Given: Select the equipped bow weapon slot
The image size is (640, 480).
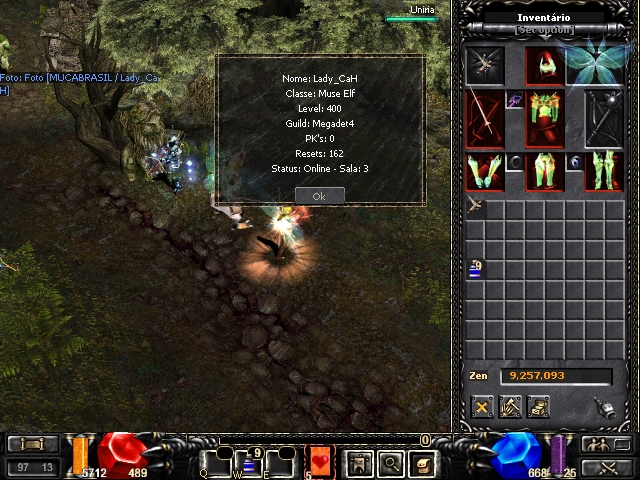Looking at the screenshot, I should point(485,118).
